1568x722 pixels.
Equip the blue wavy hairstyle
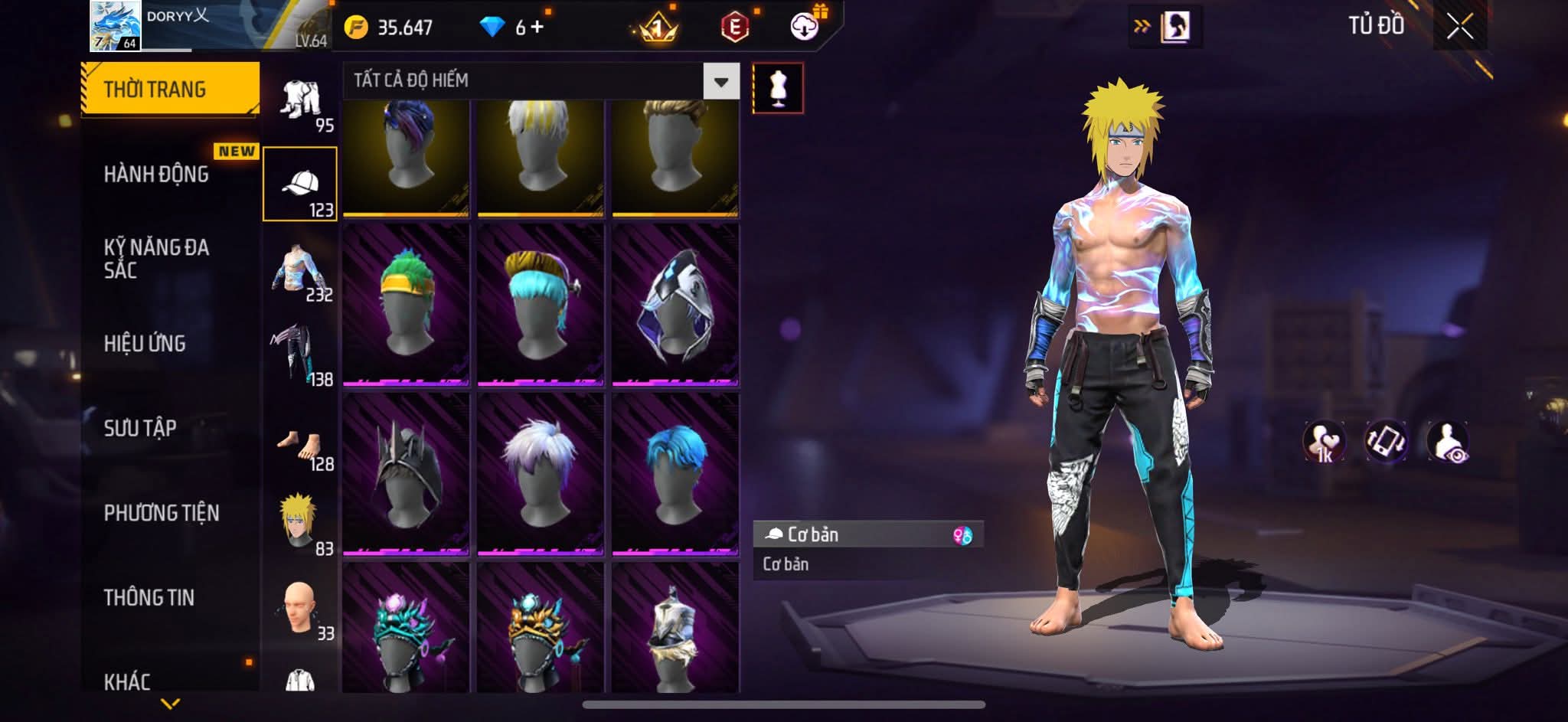click(x=675, y=473)
